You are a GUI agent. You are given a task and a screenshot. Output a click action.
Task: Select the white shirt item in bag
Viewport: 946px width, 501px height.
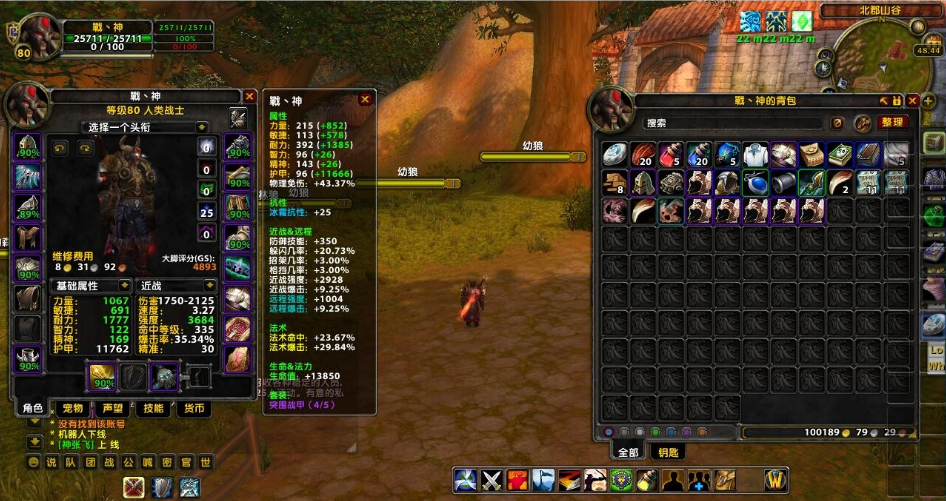756,155
